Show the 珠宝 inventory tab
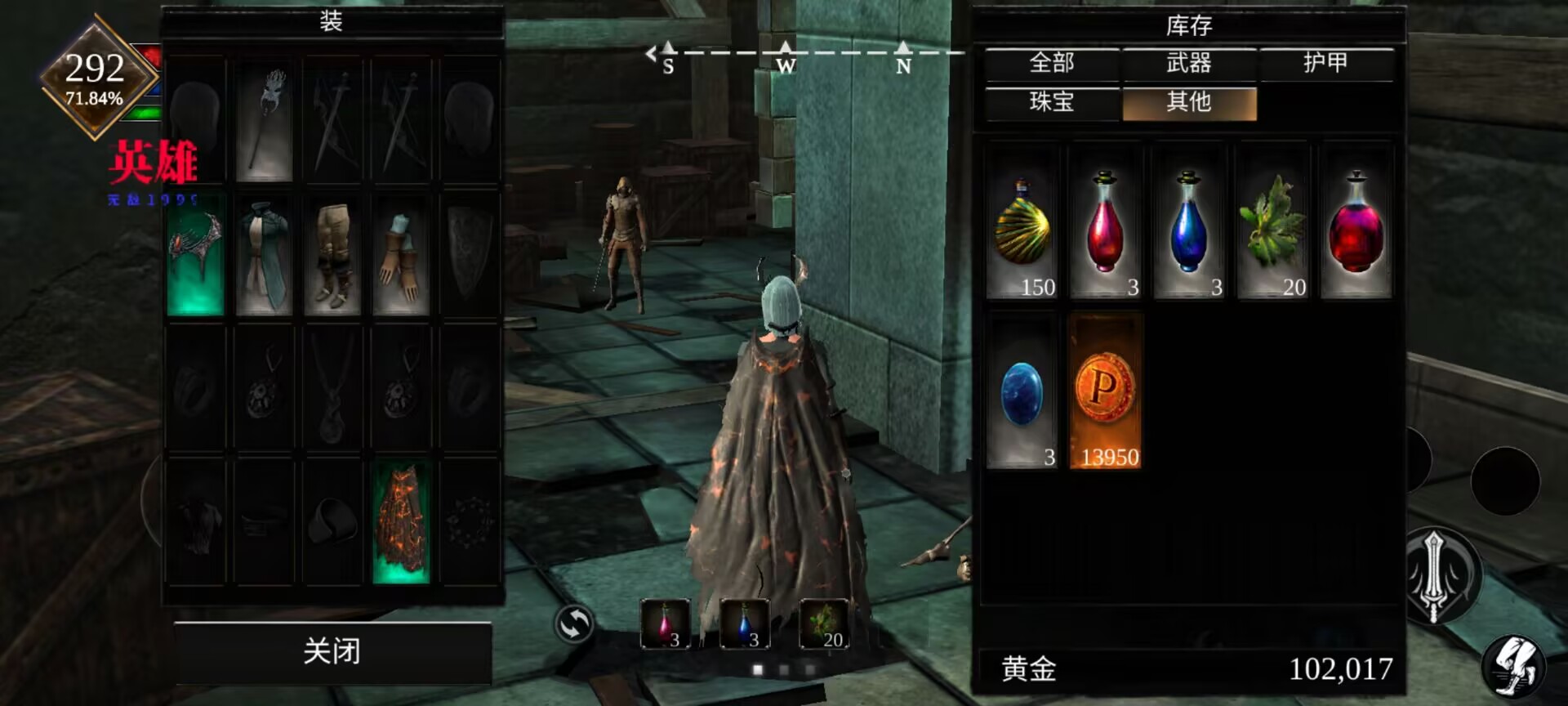 coord(1052,103)
